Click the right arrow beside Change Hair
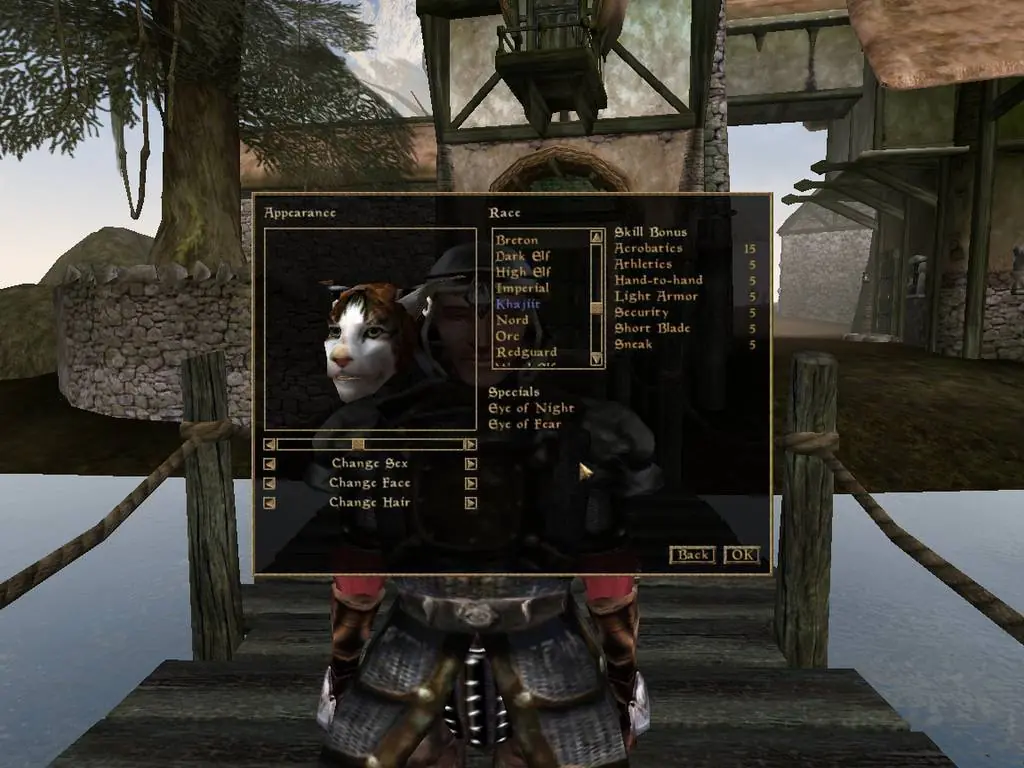This screenshot has width=1024, height=768. point(470,503)
